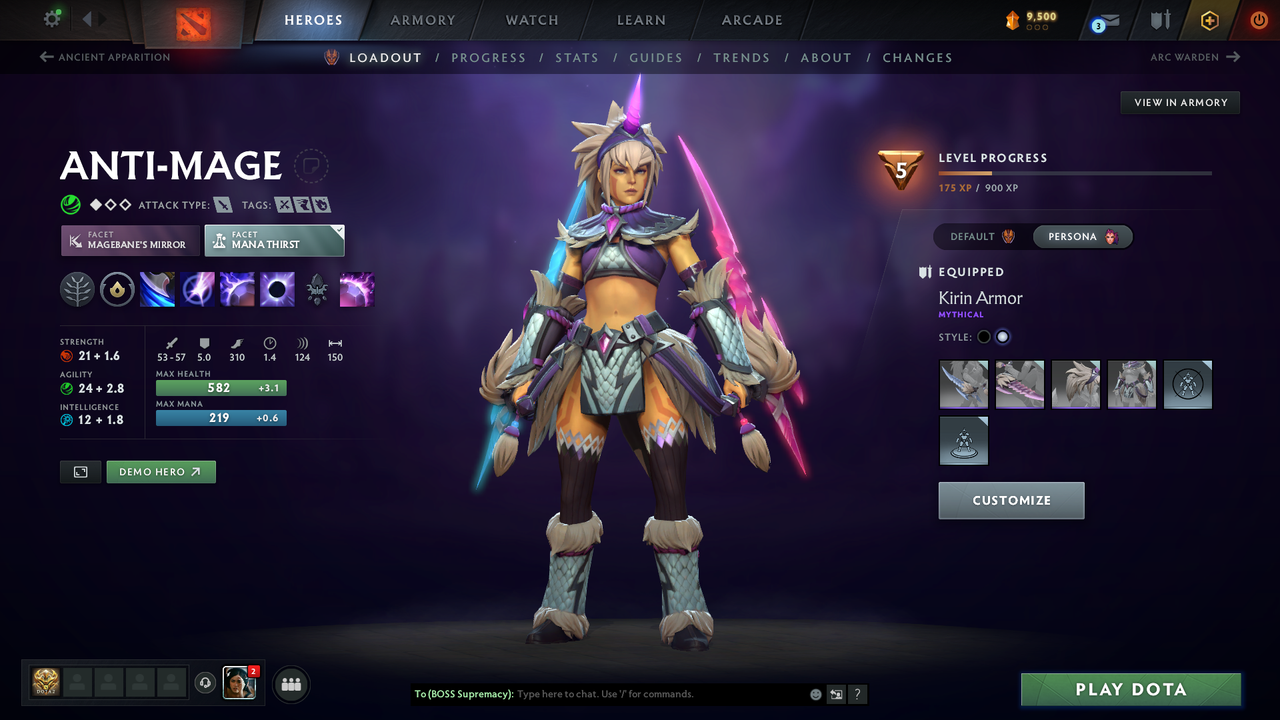Click the red power button icon
Screen dimensions: 1280x720
[x=1258, y=19]
